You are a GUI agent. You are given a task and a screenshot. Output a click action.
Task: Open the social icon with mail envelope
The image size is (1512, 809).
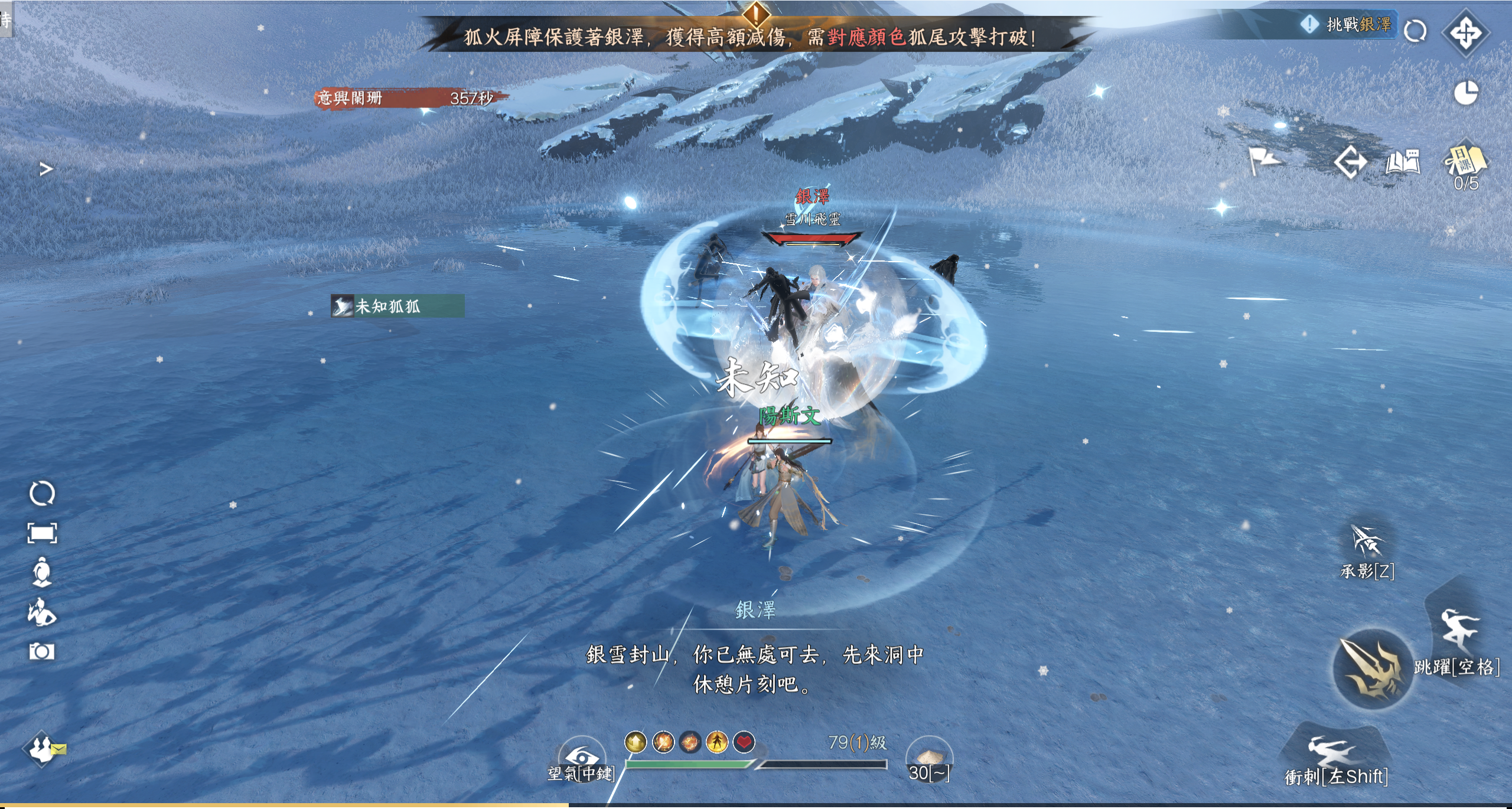43,749
